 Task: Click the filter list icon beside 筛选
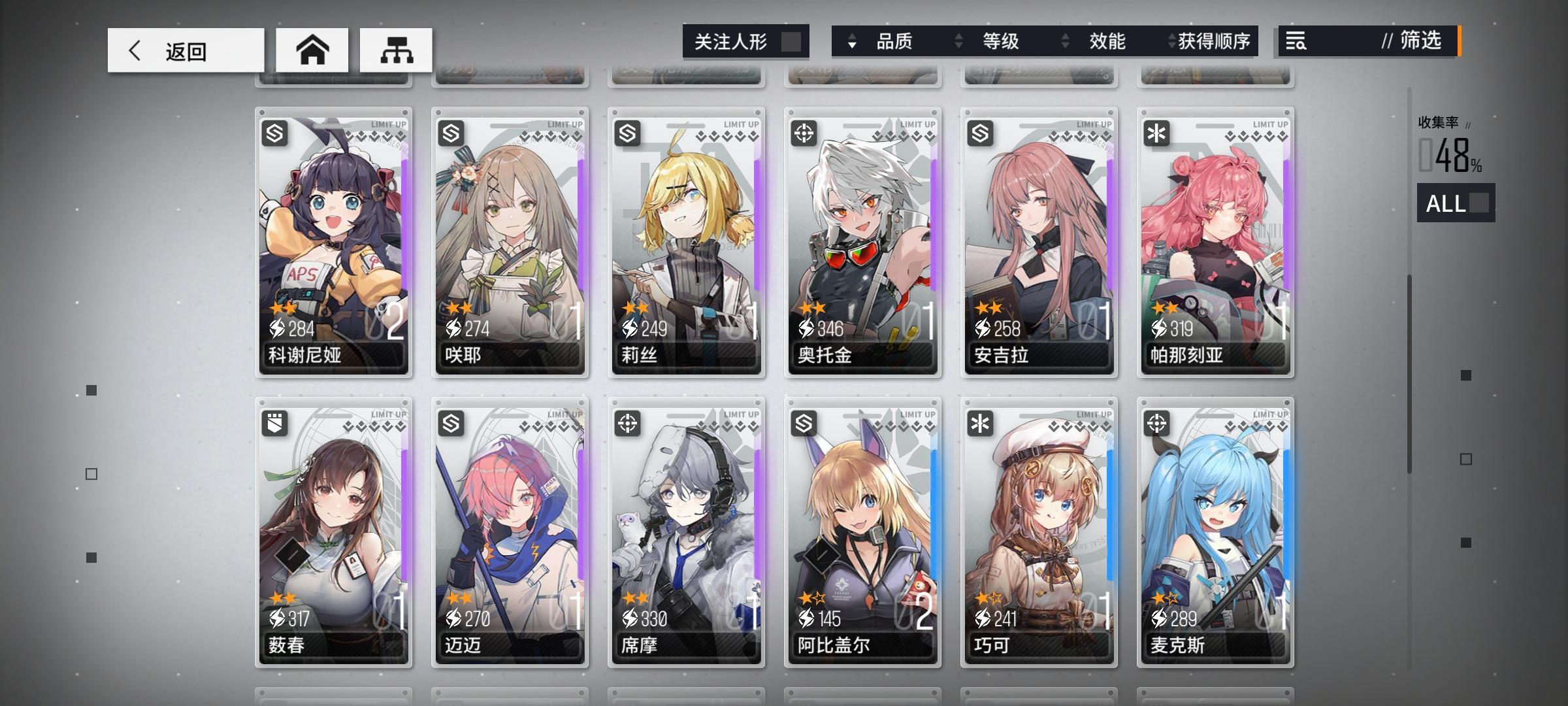tap(1297, 41)
